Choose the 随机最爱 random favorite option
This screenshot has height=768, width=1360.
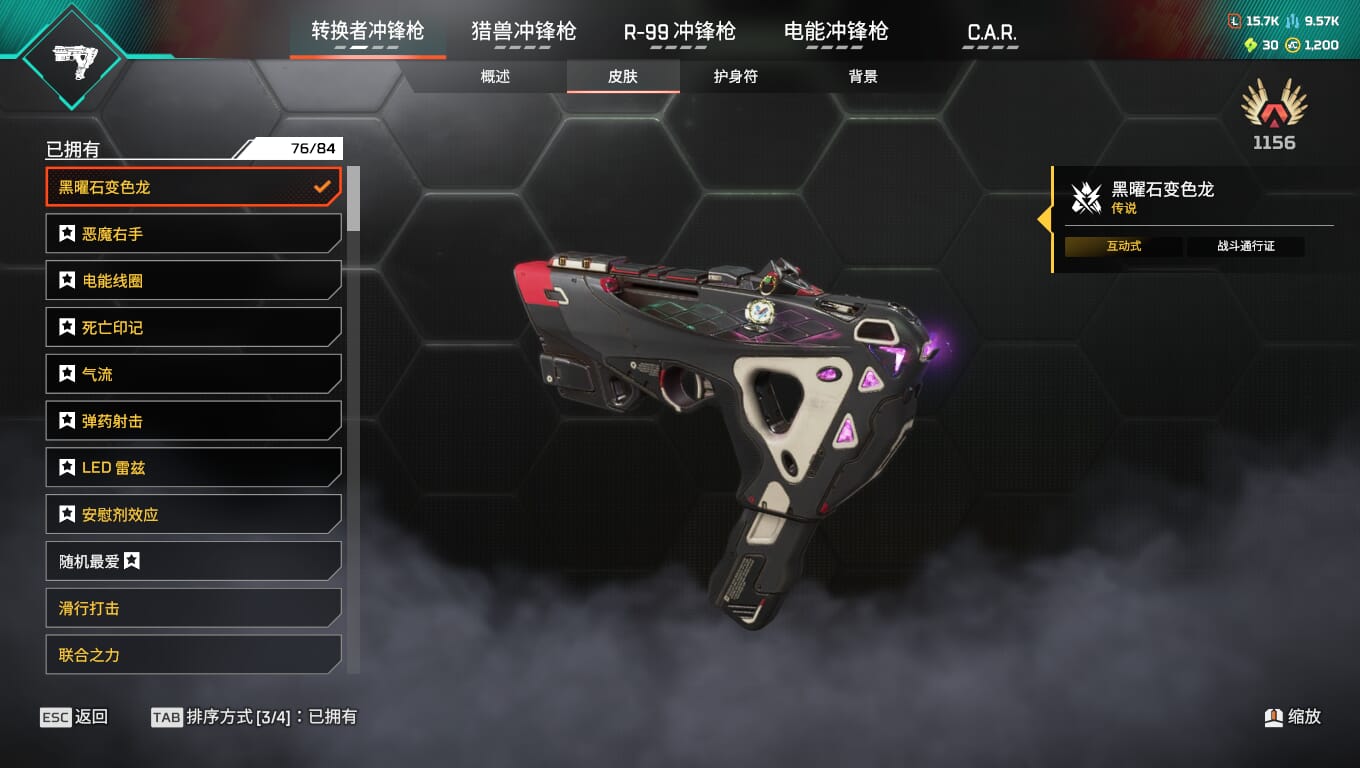[193, 562]
